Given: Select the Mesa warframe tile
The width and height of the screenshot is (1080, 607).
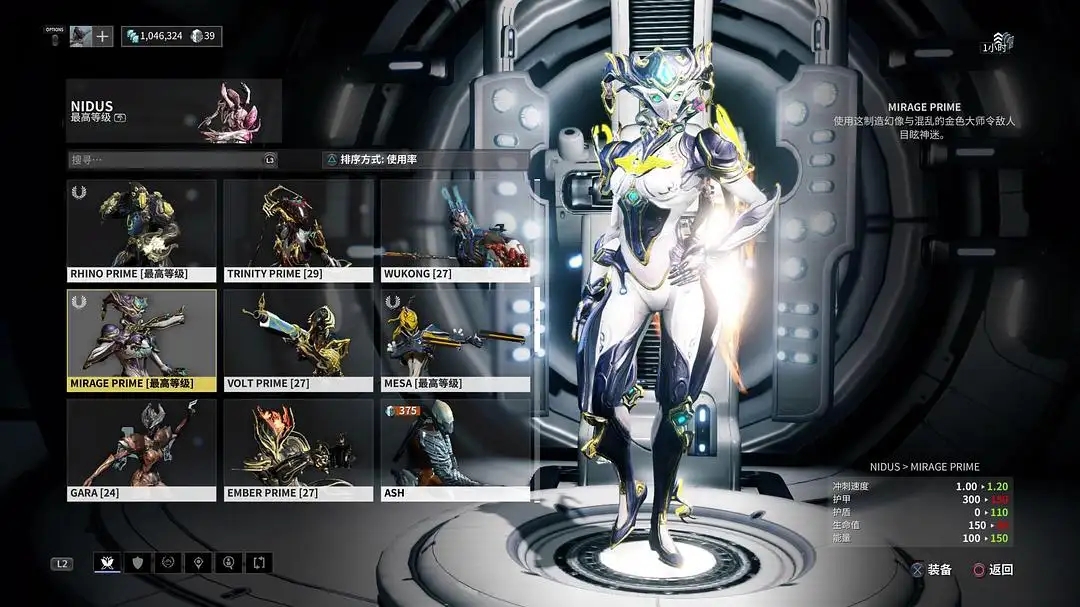Looking at the screenshot, I should pyautogui.click(x=455, y=340).
